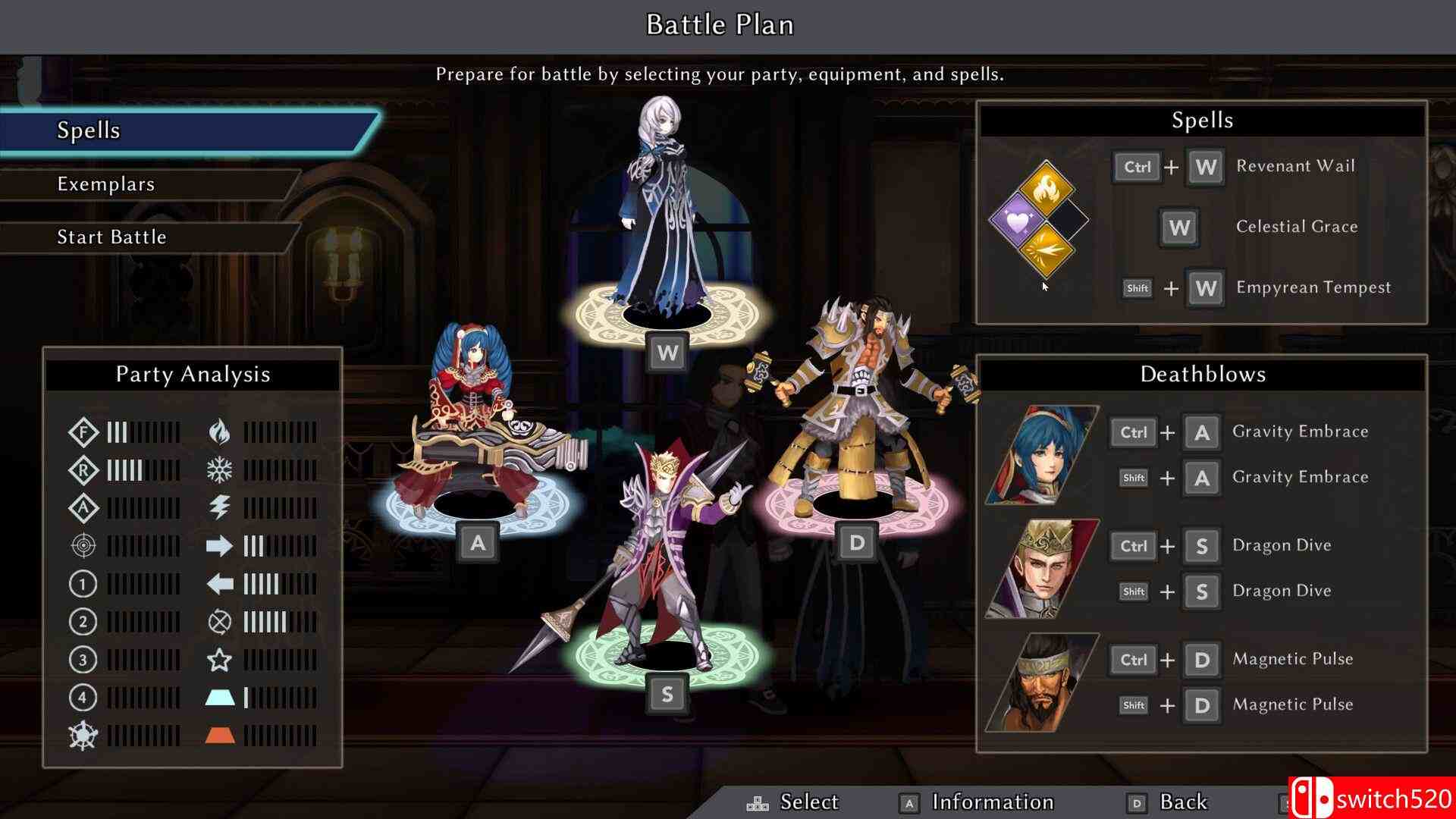Click Start Battle

click(x=111, y=237)
